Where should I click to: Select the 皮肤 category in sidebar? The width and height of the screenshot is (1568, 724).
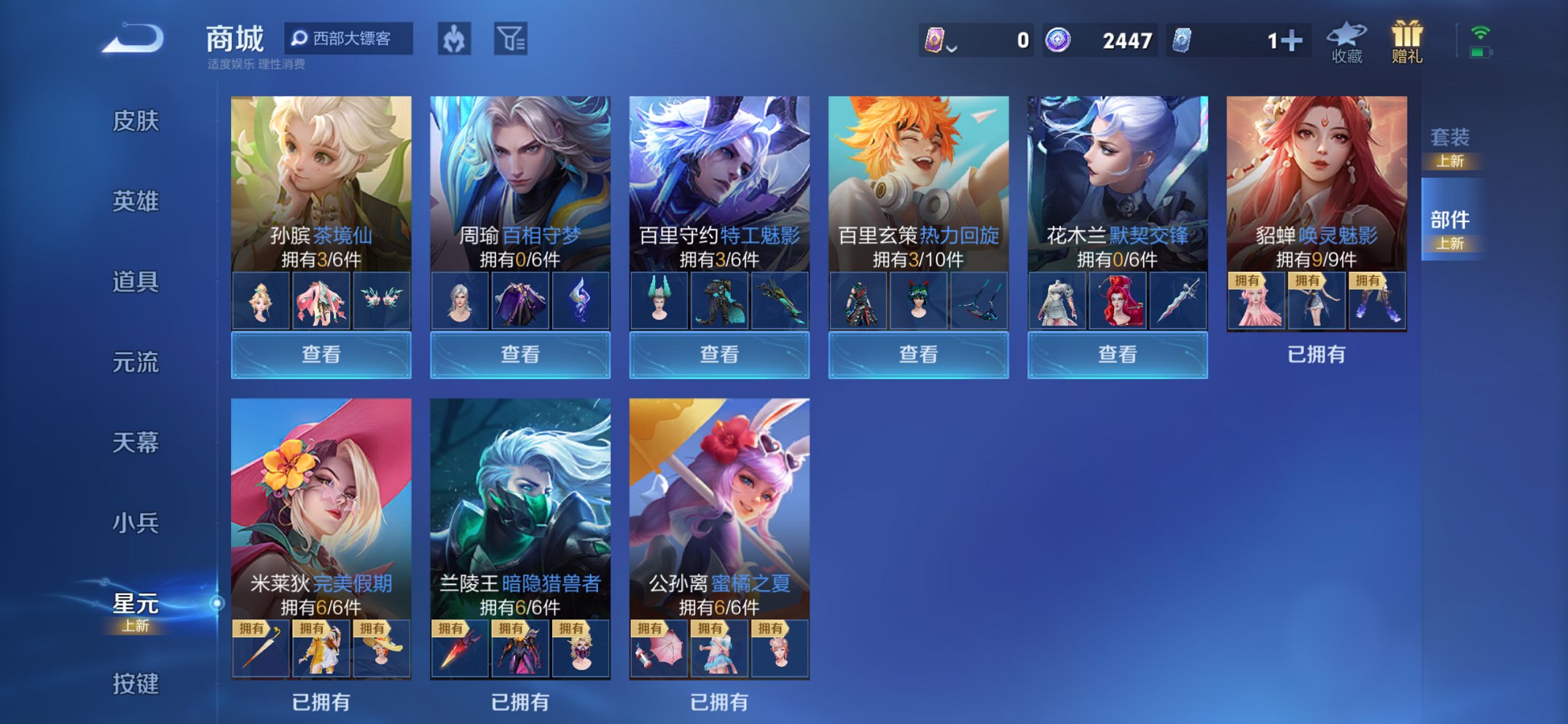coord(135,122)
